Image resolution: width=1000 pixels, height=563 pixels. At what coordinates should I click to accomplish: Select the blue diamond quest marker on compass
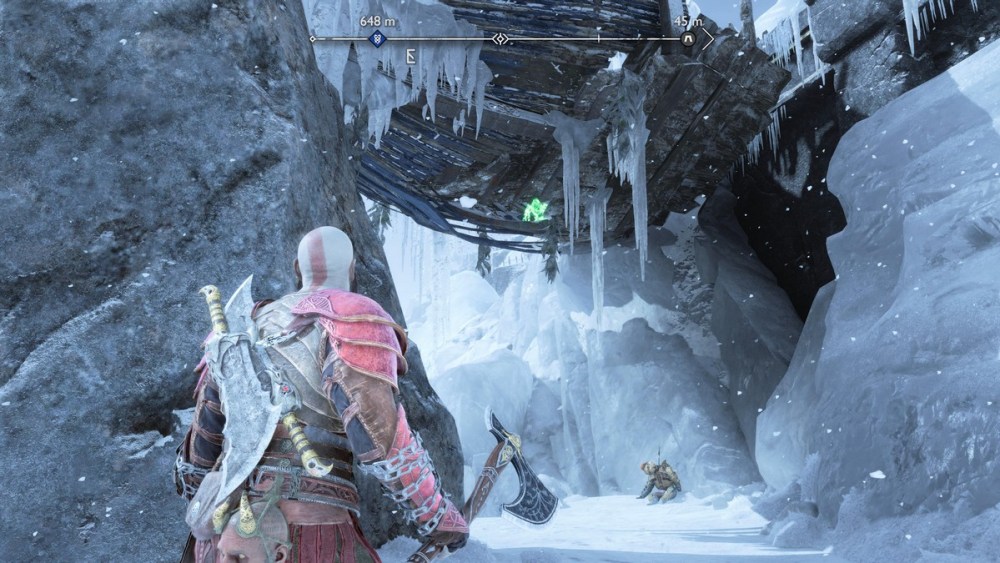point(378,39)
